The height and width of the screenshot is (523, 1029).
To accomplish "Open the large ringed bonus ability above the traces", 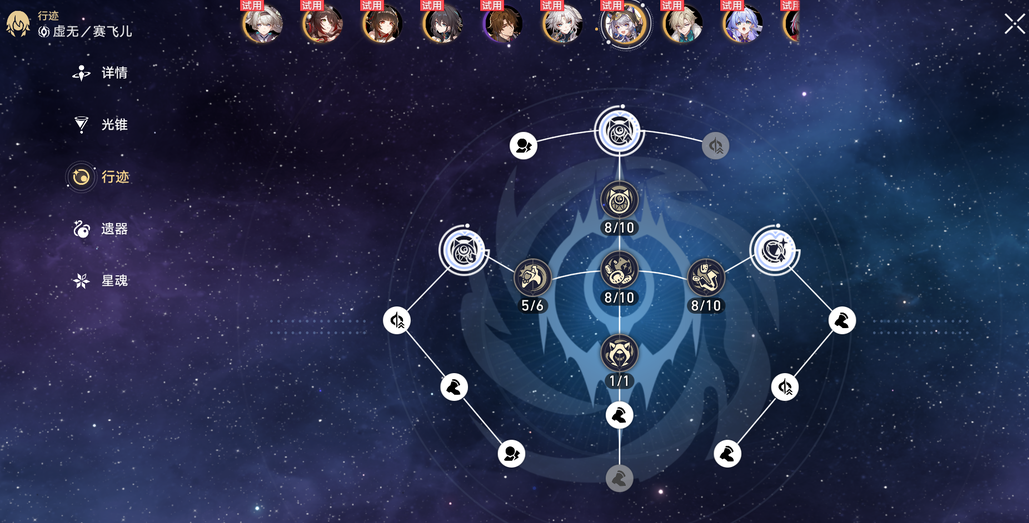I will pyautogui.click(x=619, y=131).
